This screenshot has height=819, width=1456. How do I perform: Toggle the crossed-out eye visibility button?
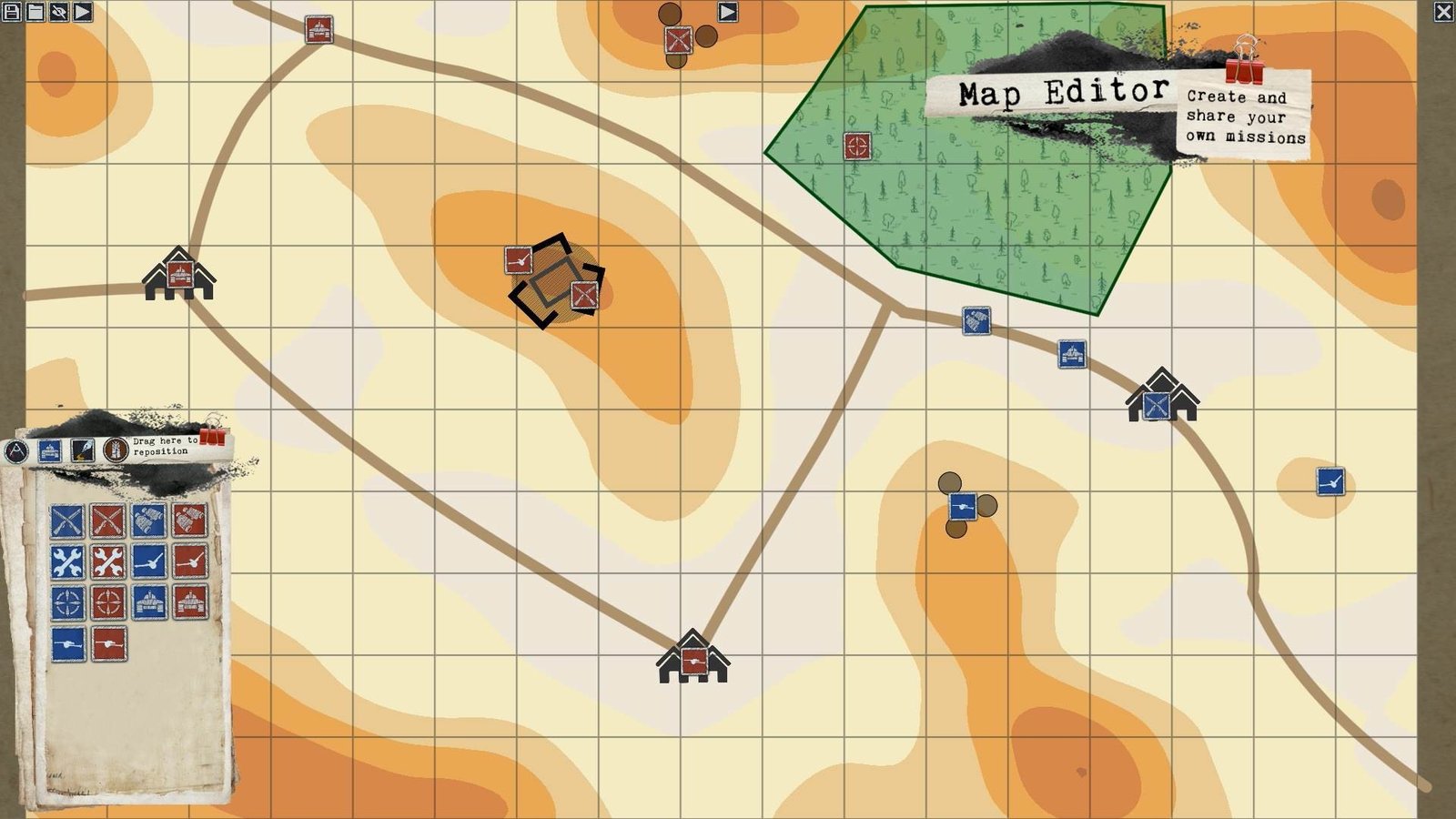point(59,11)
